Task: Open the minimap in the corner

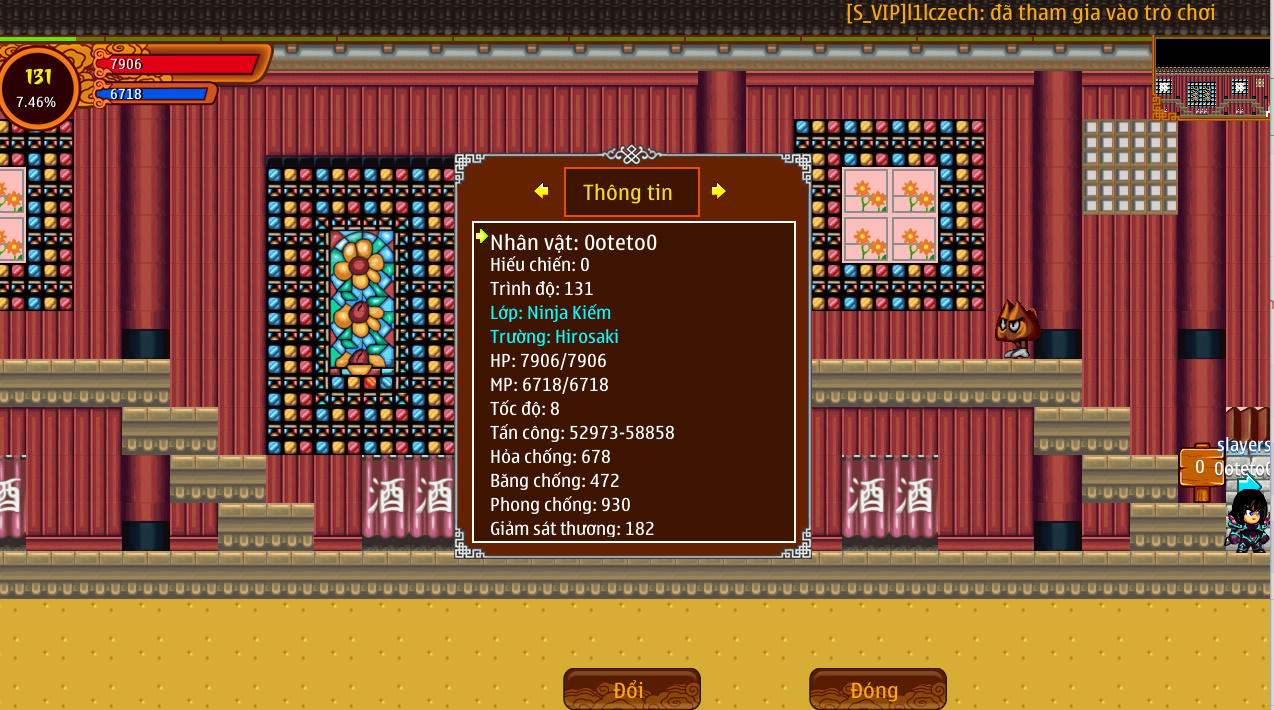Action: [x=1211, y=78]
